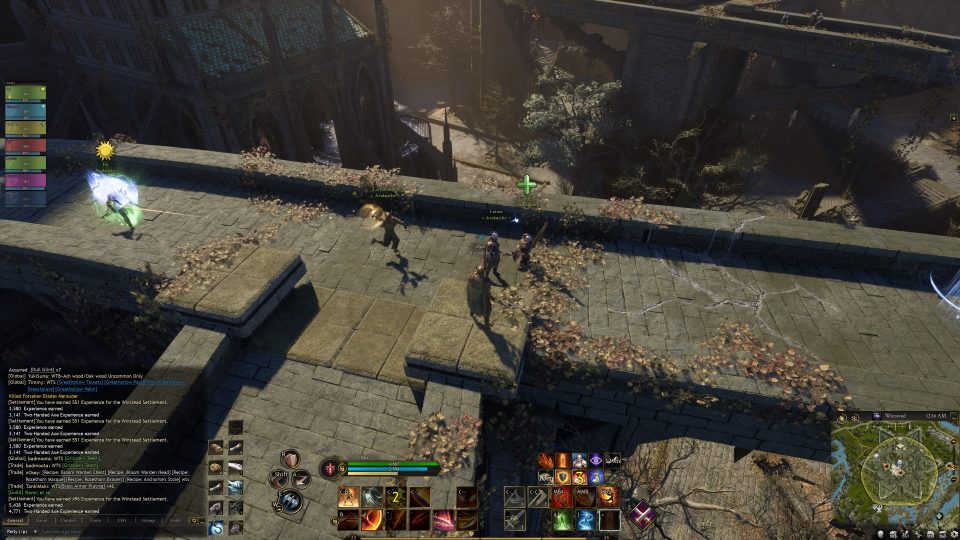Click the red character portrait emblem
The height and width of the screenshot is (540, 960).
coord(328,468)
